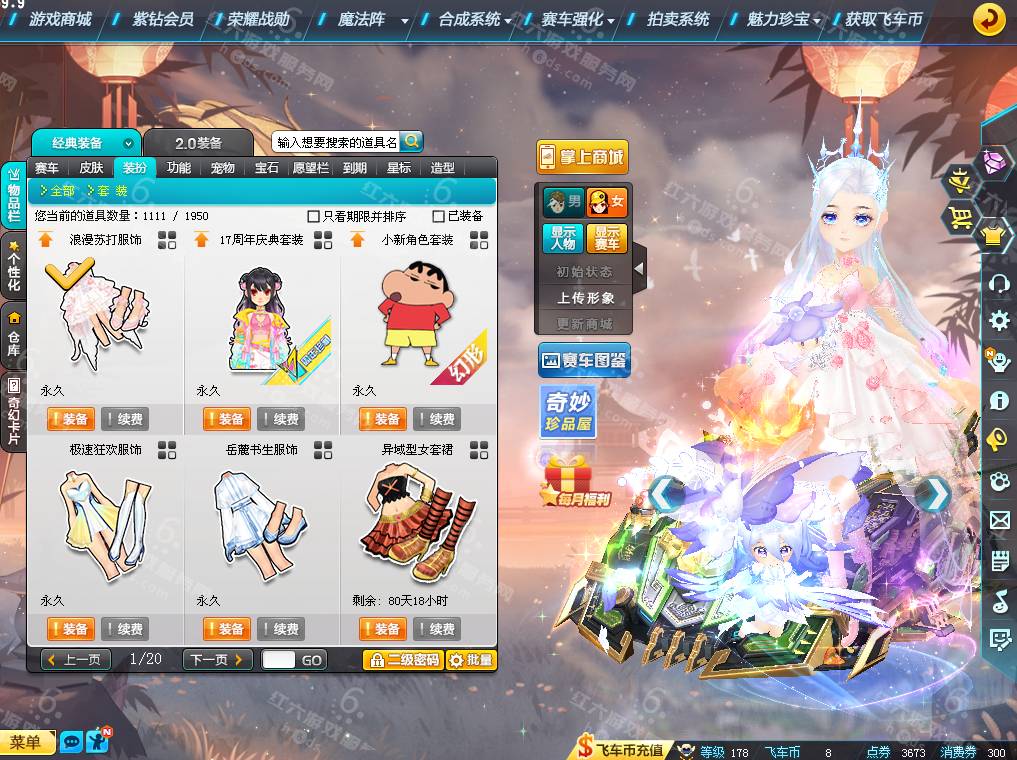Switch to the 宝石 gem category tab
Screen dimensions: 1017x760
[x=267, y=168]
